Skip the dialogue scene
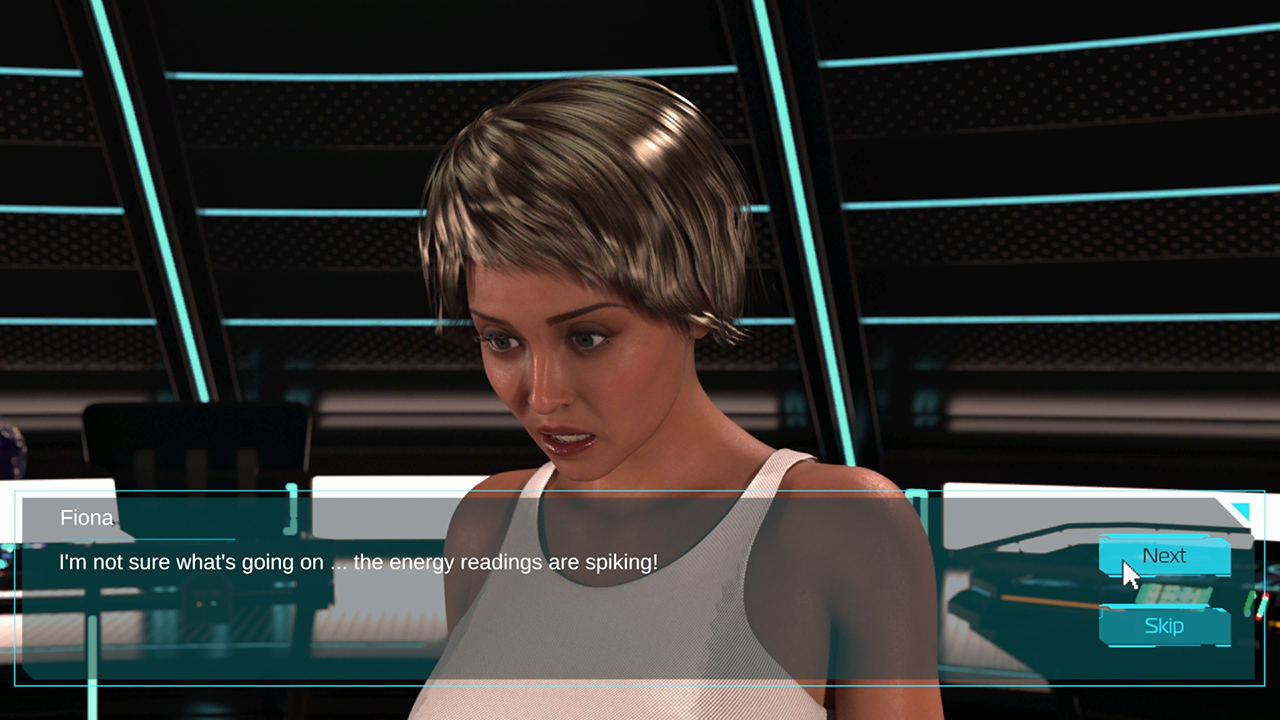The image size is (1280, 720). pyautogui.click(x=1164, y=626)
